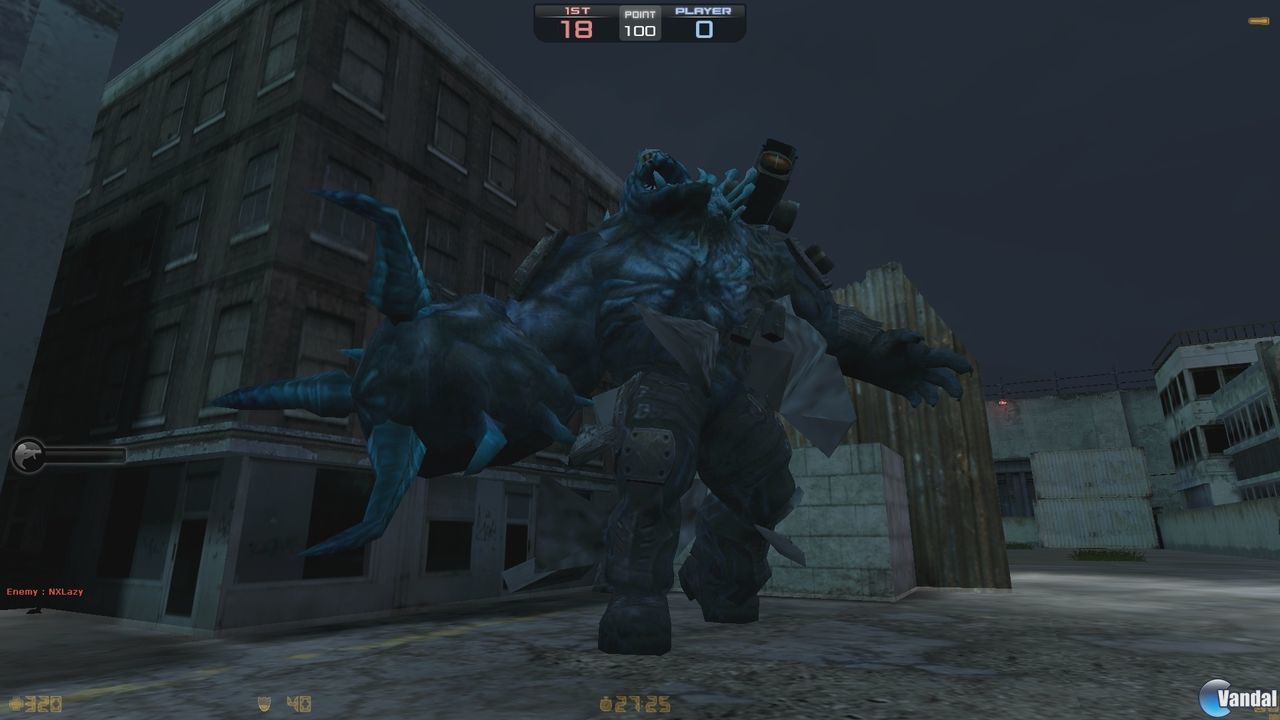The image size is (1280, 720).
Task: Click the enemy scoreboard 1ST badge
Action: [x=576, y=12]
